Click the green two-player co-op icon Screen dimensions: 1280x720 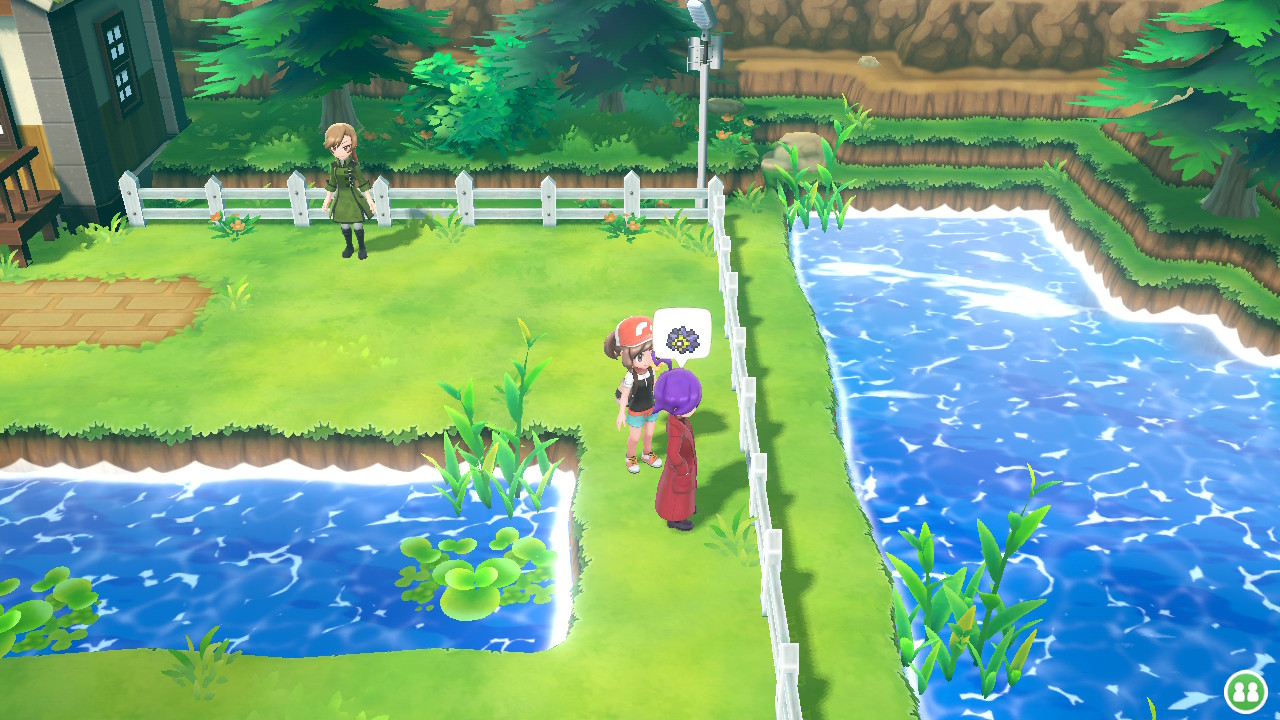click(1245, 691)
